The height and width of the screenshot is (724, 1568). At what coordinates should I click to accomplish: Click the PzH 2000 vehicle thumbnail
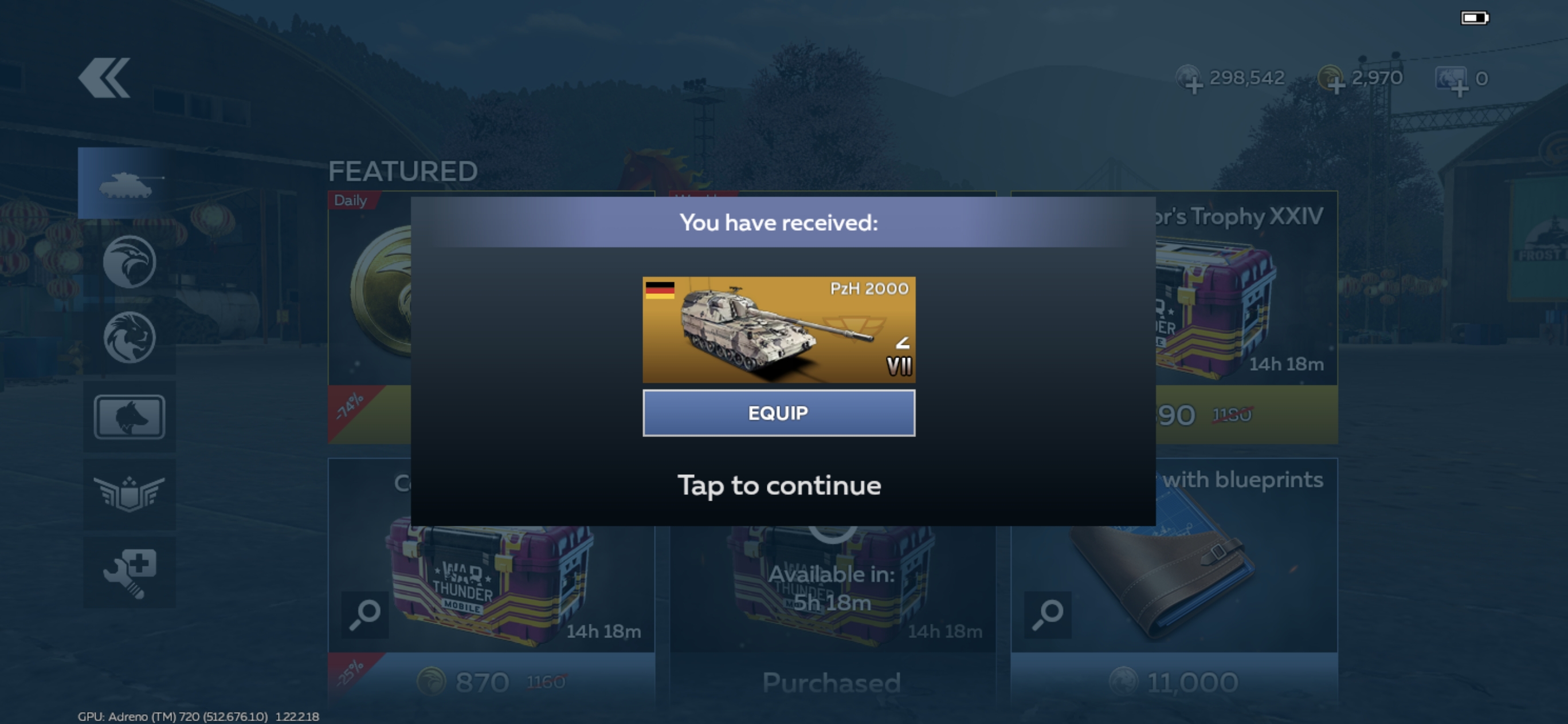(x=779, y=329)
